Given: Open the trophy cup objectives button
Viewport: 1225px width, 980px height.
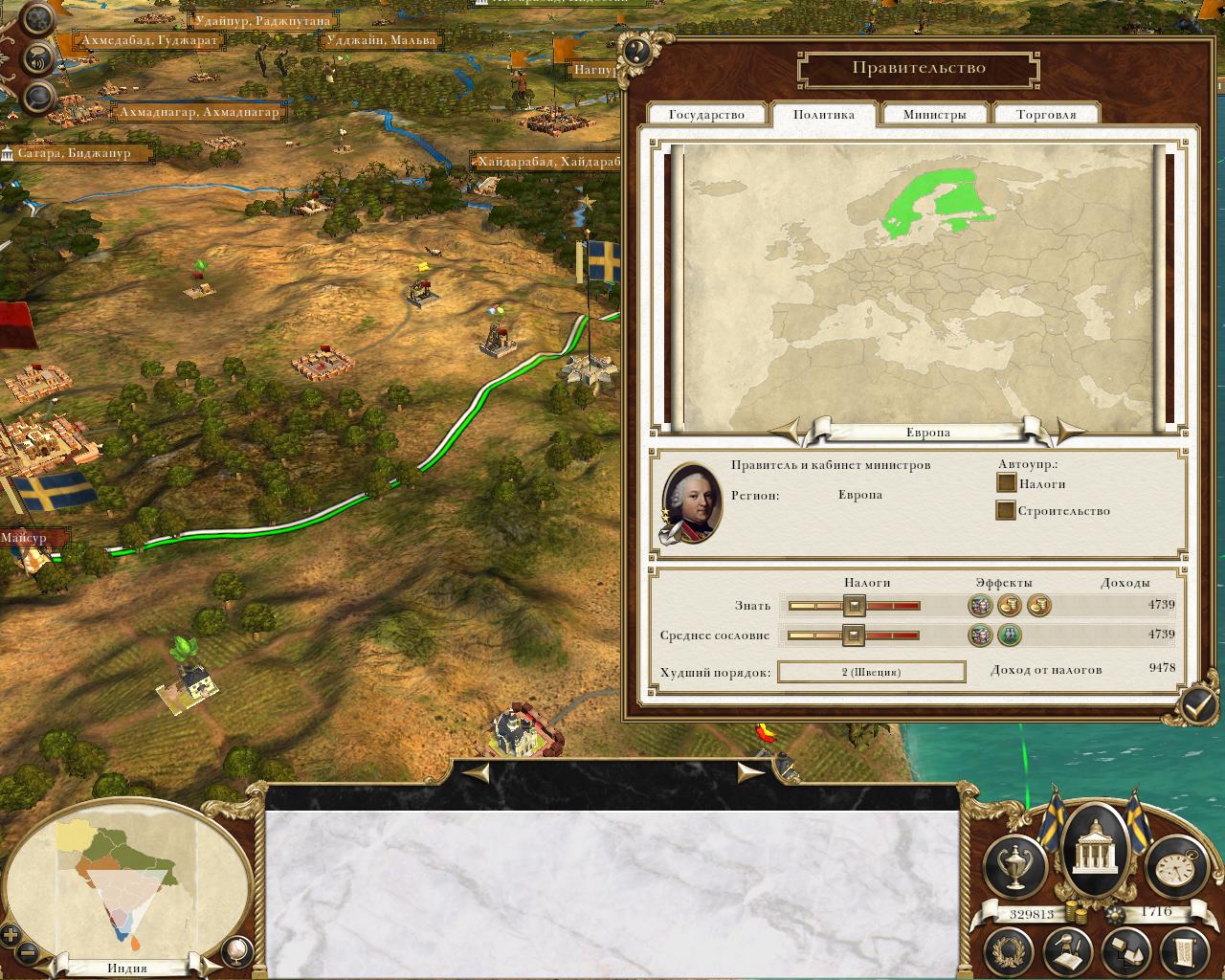Looking at the screenshot, I should 1014,865.
